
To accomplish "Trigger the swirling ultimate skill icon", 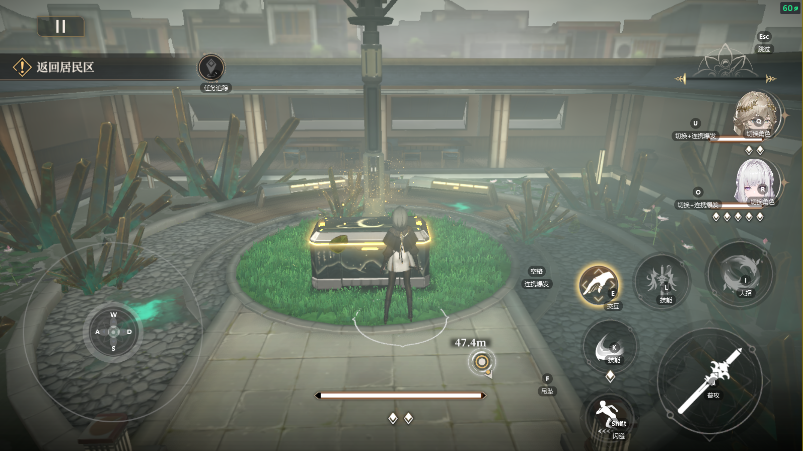I will pos(740,271).
